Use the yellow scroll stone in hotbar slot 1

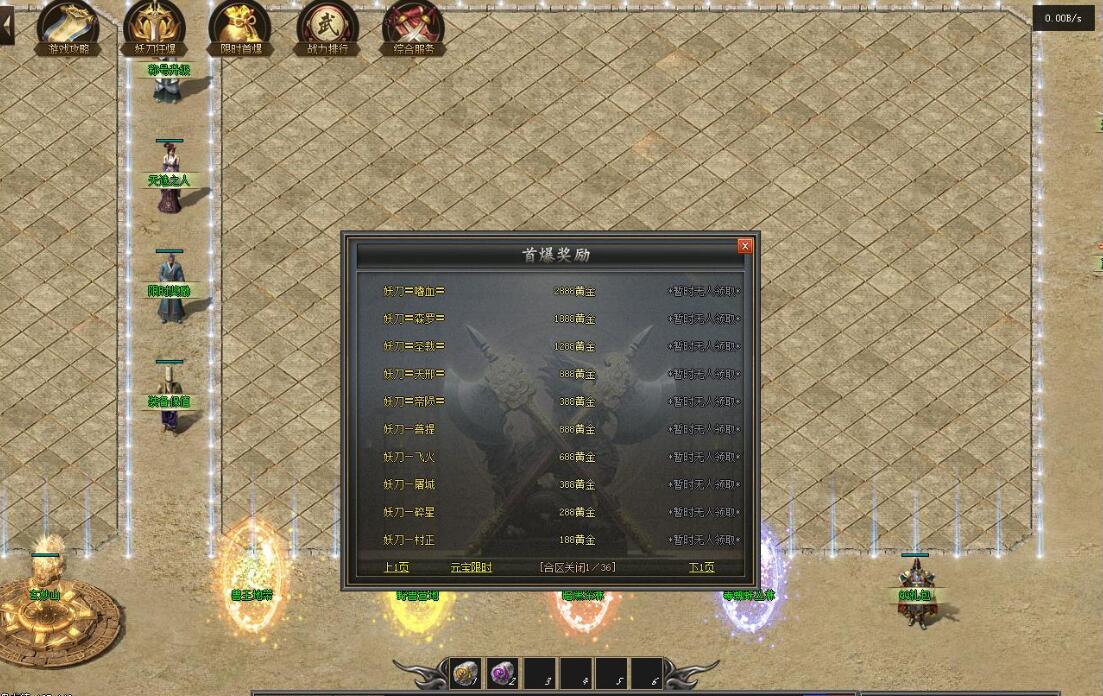(465, 674)
